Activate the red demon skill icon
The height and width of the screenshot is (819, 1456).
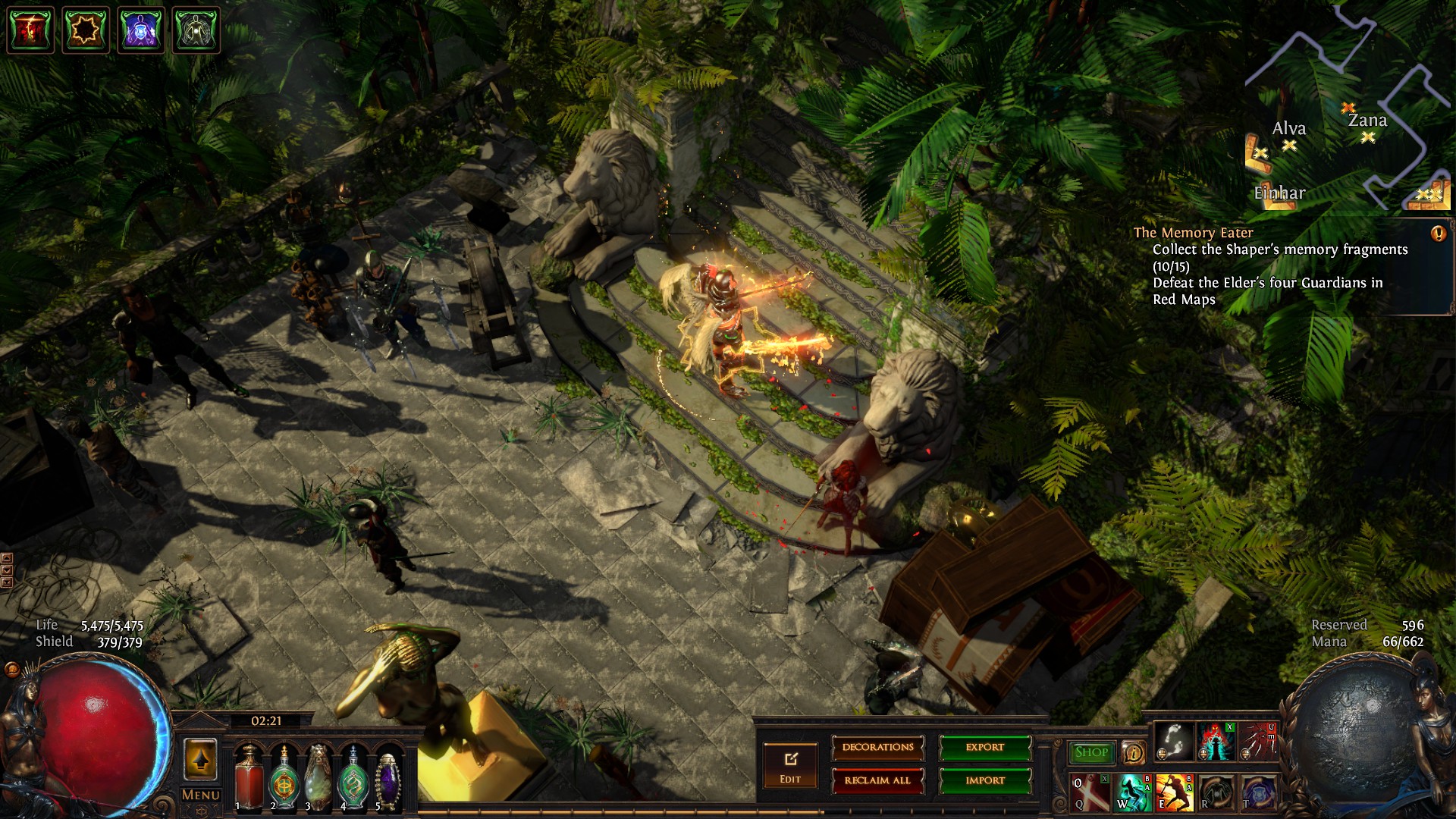[x=1216, y=741]
